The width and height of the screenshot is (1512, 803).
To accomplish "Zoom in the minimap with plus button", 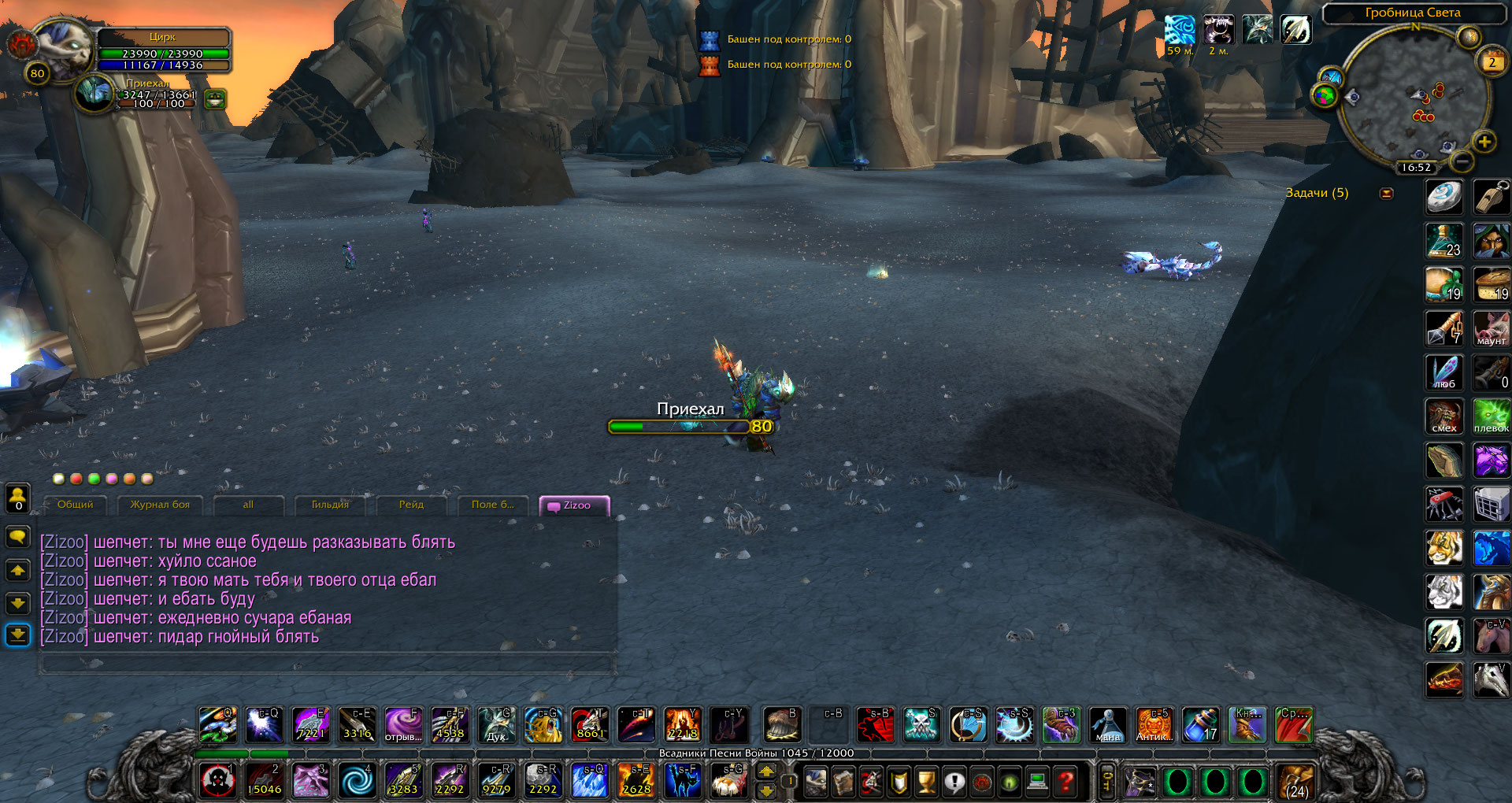I will pyautogui.click(x=1484, y=142).
